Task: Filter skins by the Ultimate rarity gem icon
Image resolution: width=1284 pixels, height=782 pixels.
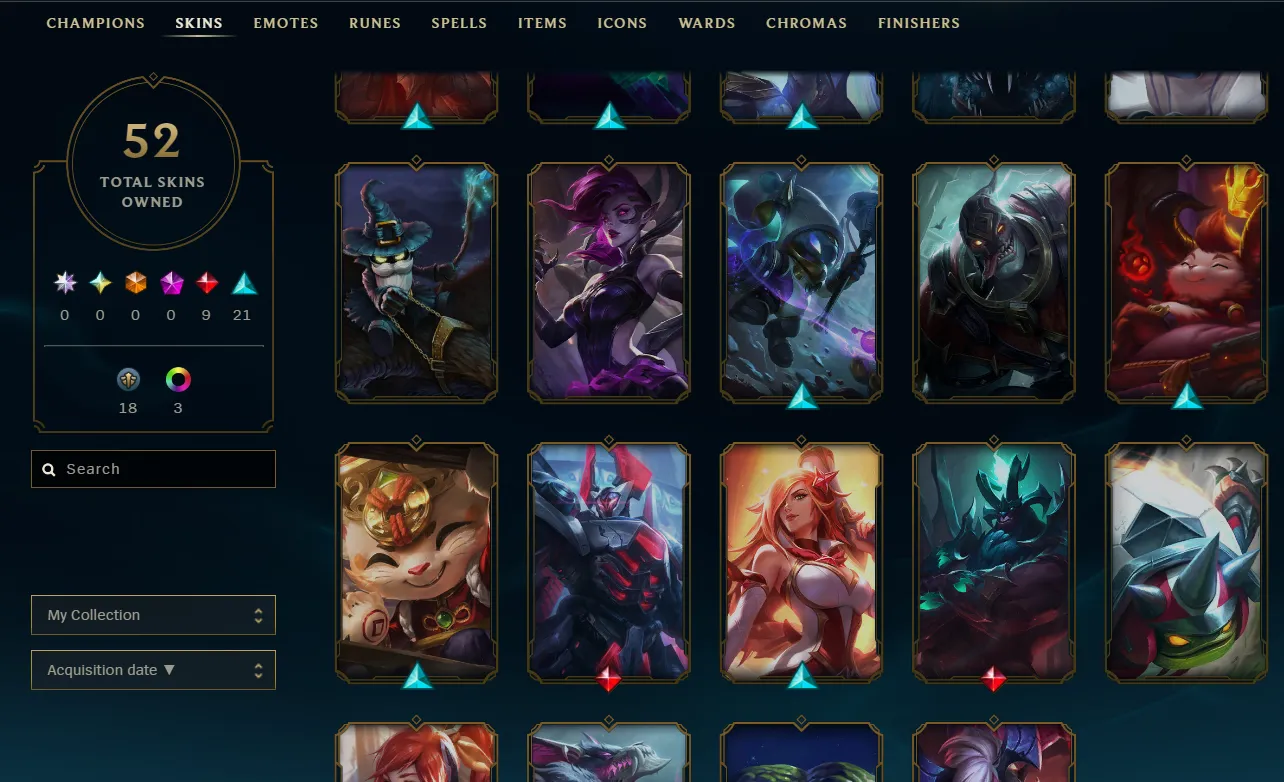Action: point(65,283)
